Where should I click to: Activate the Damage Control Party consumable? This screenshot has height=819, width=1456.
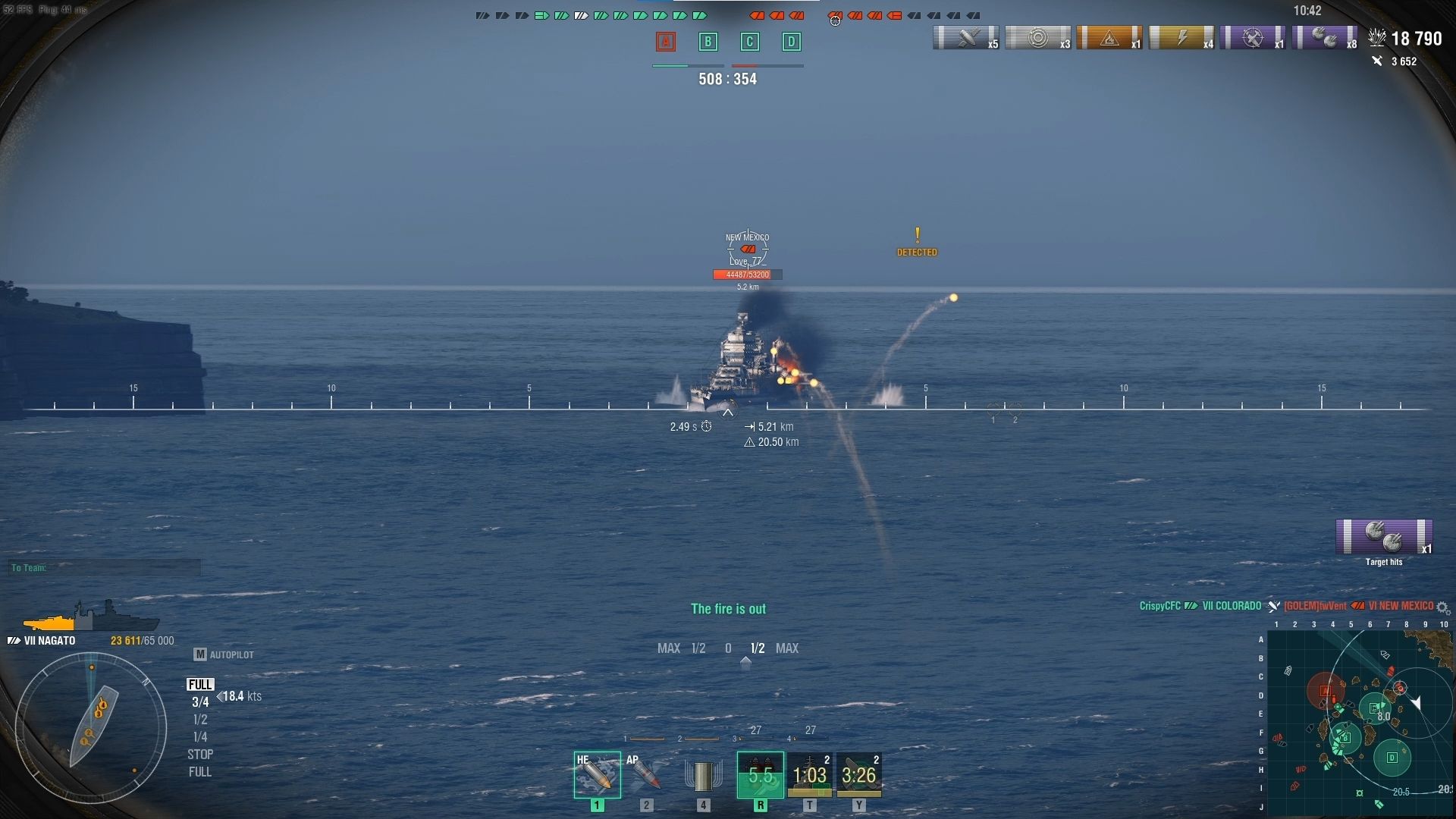pyautogui.click(x=760, y=775)
